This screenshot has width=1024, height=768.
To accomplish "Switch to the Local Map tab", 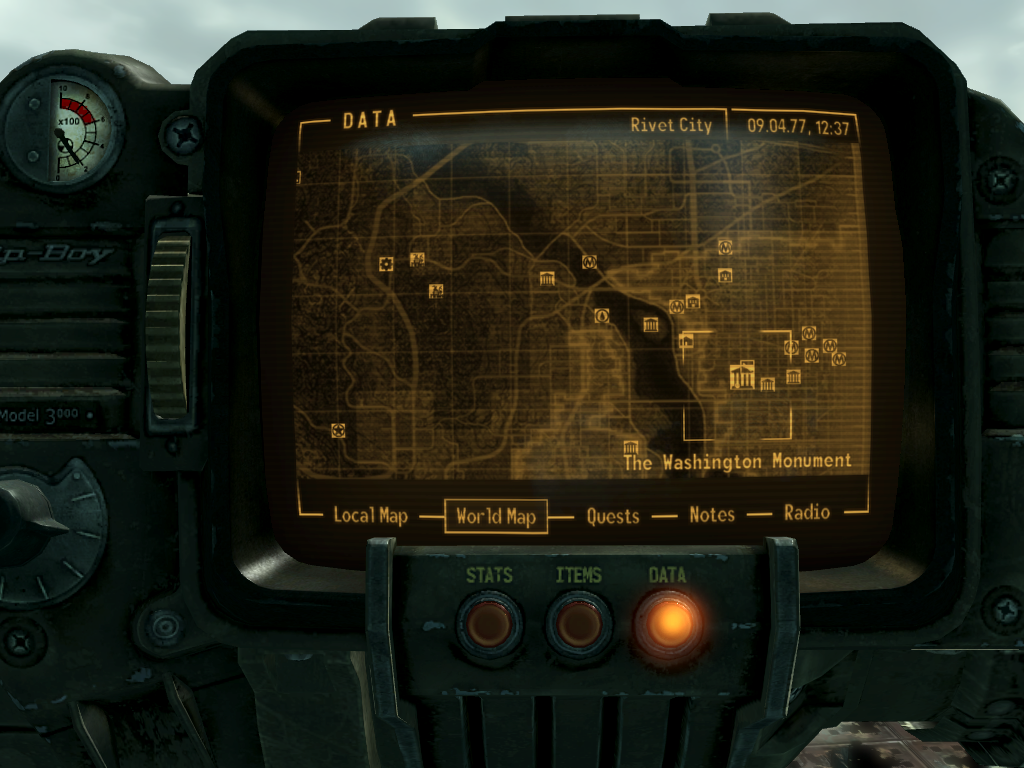I will (x=370, y=515).
